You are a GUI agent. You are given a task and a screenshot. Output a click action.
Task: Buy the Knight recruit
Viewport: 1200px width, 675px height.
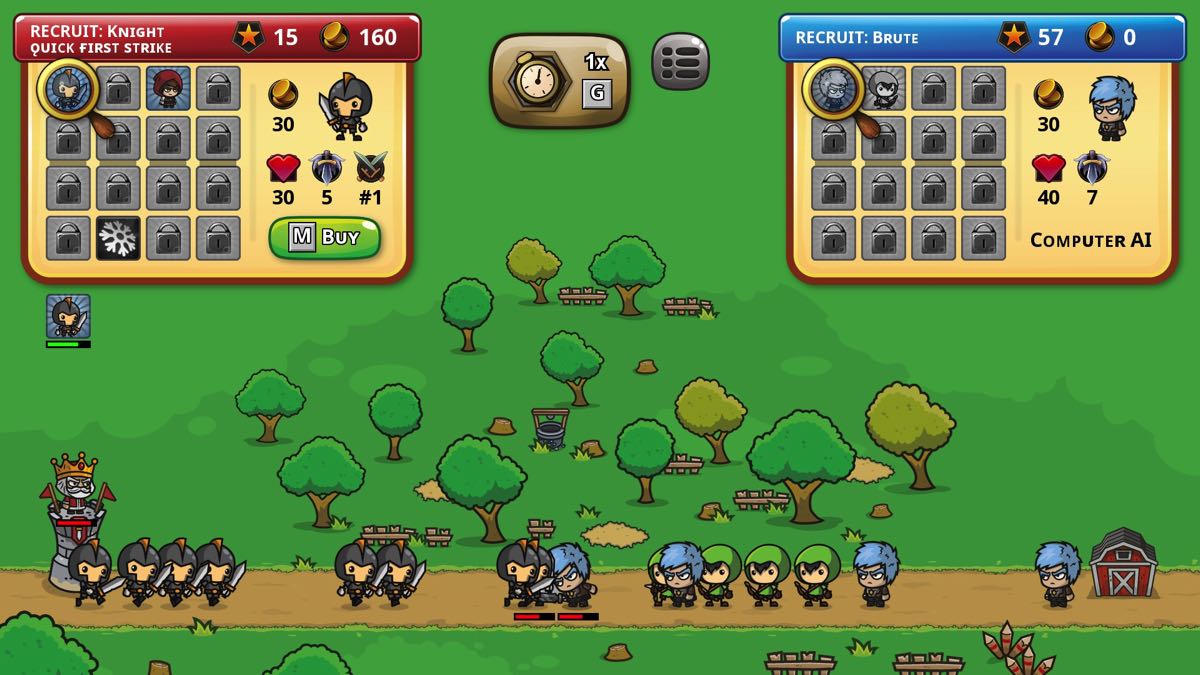pyautogui.click(x=324, y=238)
